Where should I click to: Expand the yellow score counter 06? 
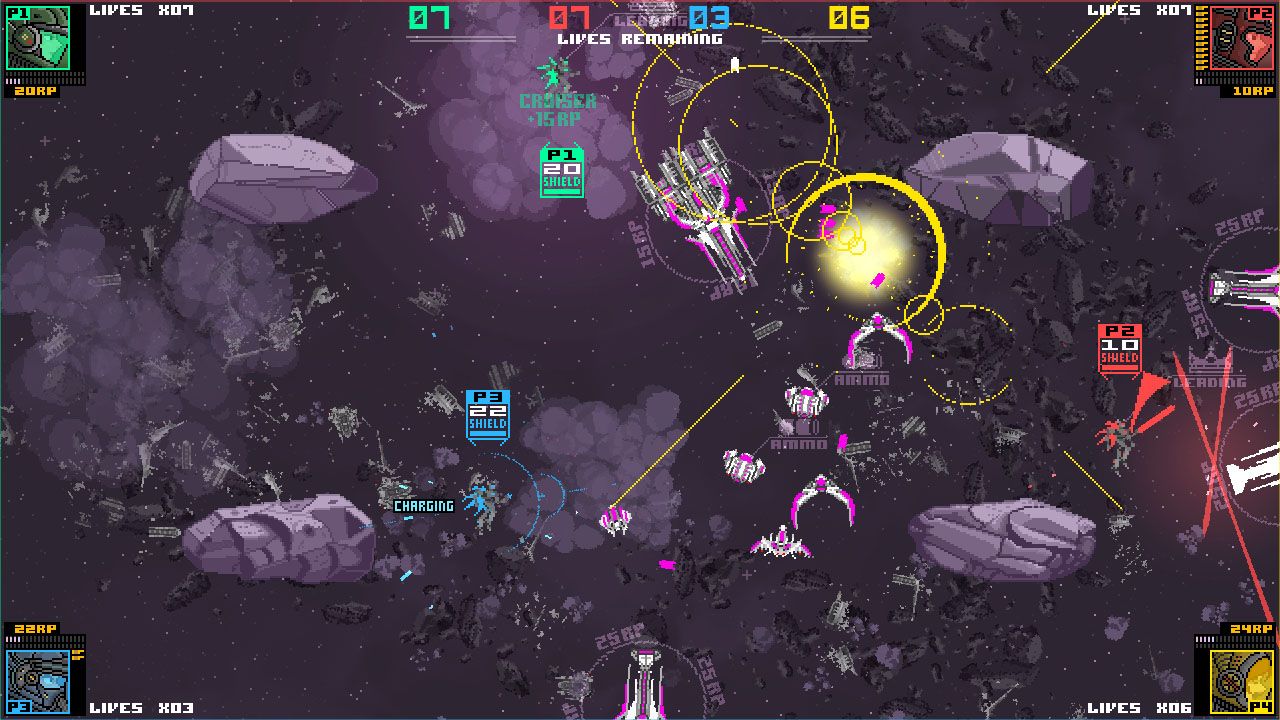(848, 18)
